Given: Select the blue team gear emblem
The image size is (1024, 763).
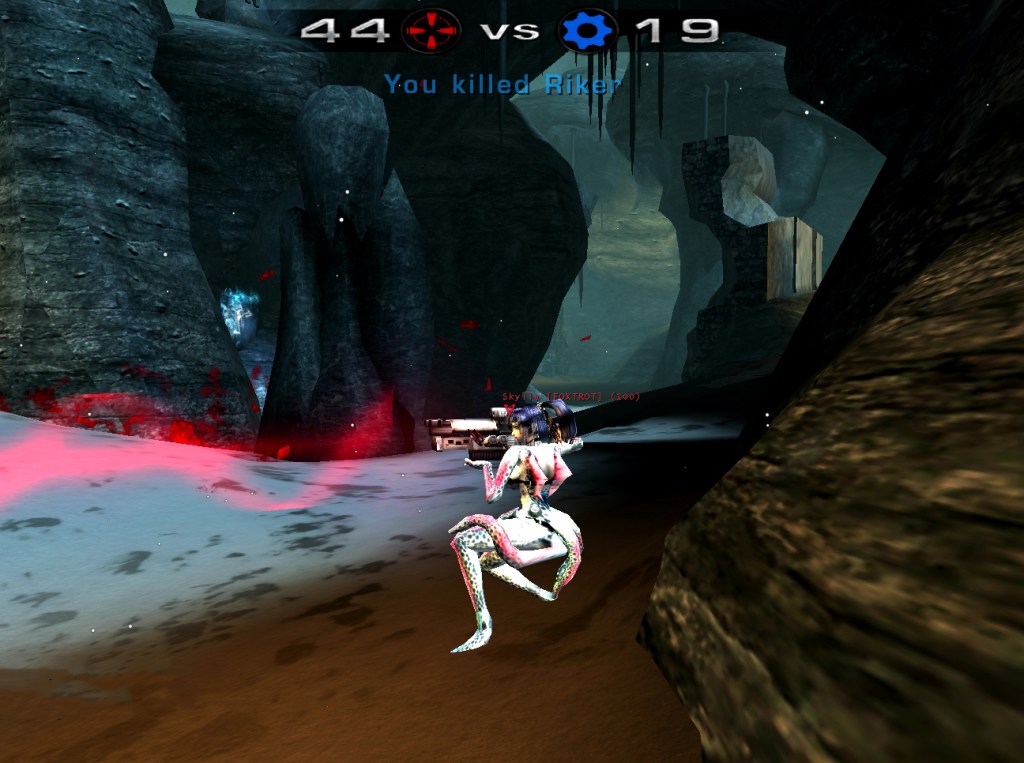Looking at the screenshot, I should coord(588,30).
